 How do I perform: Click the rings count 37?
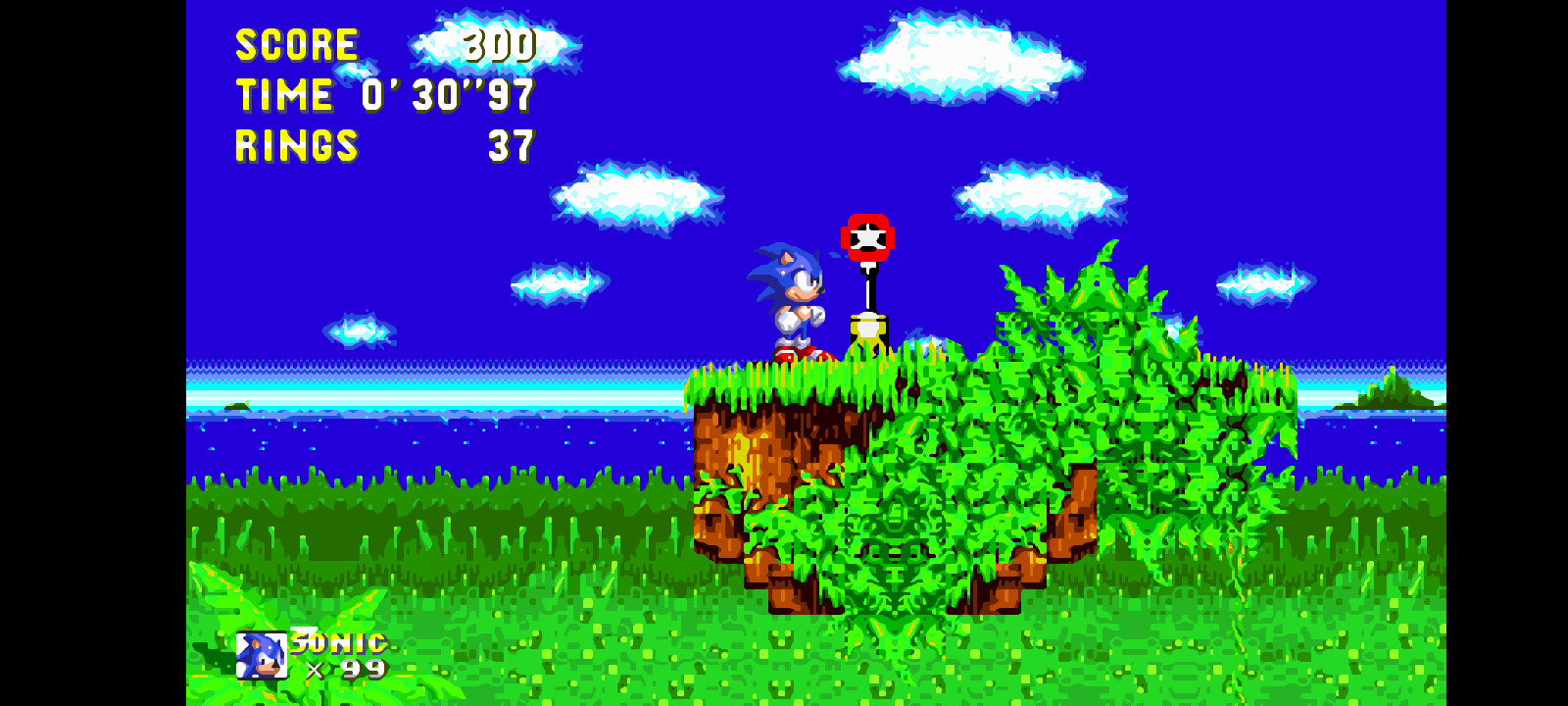click(511, 147)
